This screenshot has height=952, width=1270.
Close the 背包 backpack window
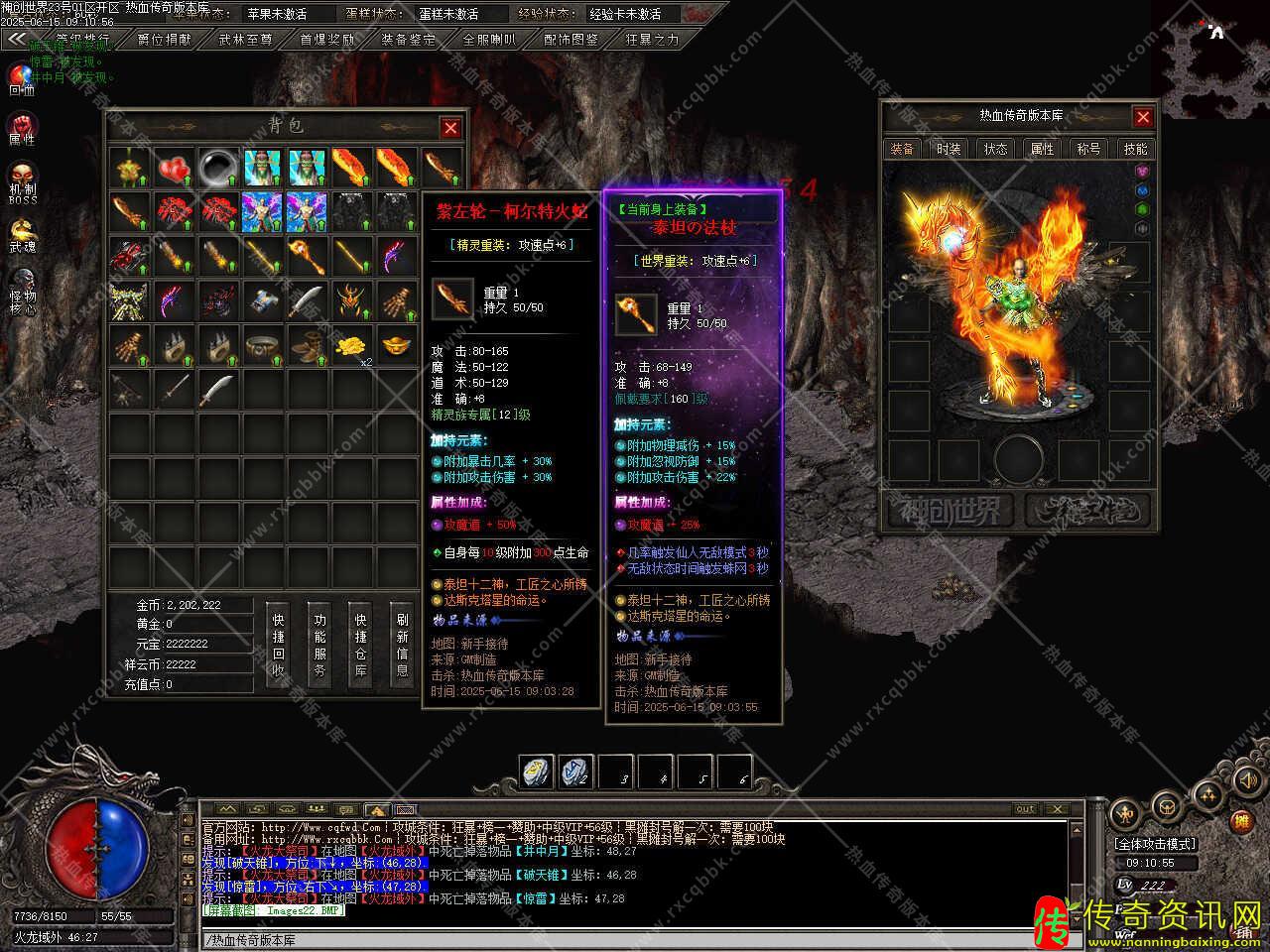point(450,128)
